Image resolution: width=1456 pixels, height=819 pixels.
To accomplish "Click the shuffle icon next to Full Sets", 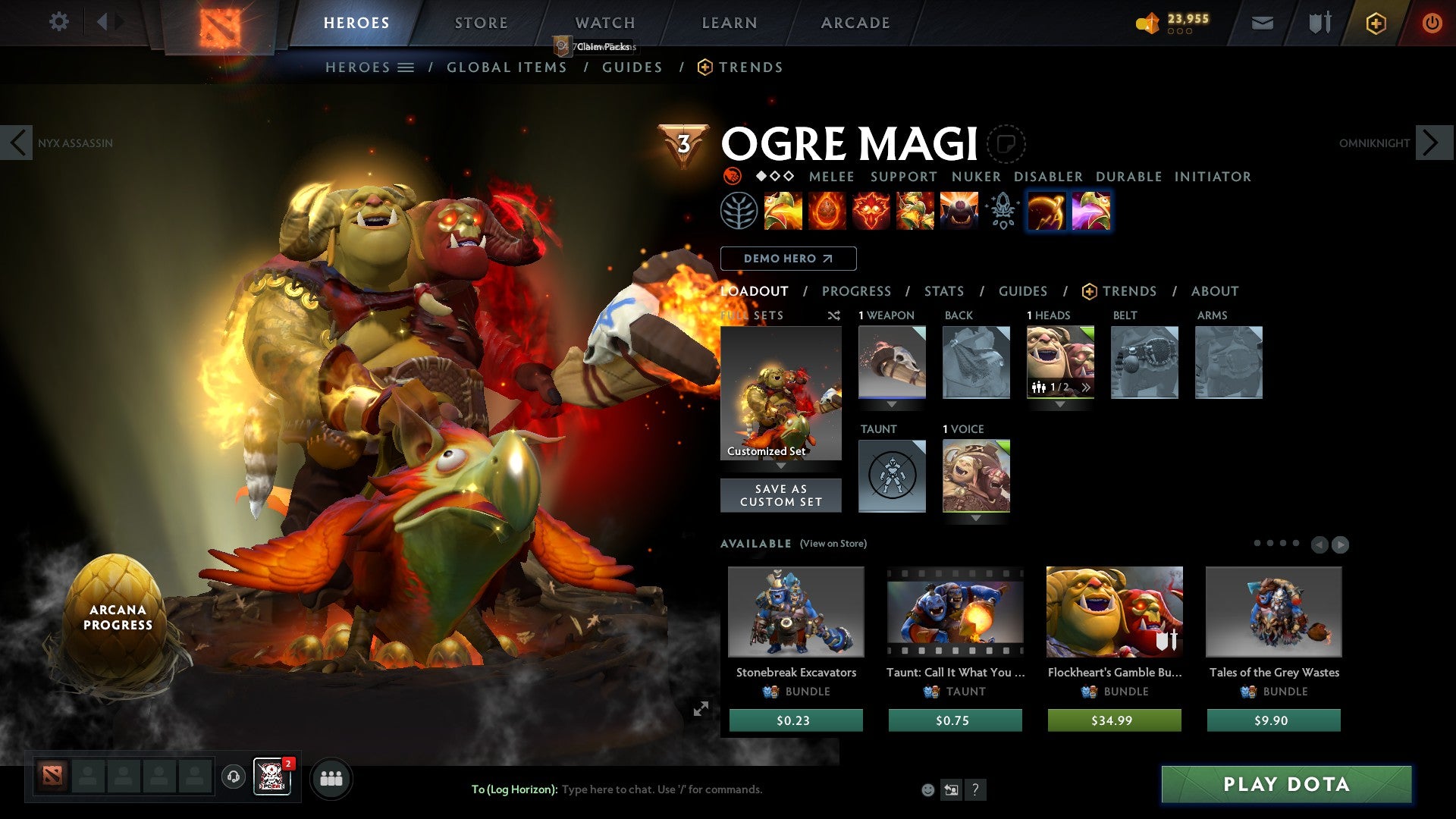I will tap(833, 315).
